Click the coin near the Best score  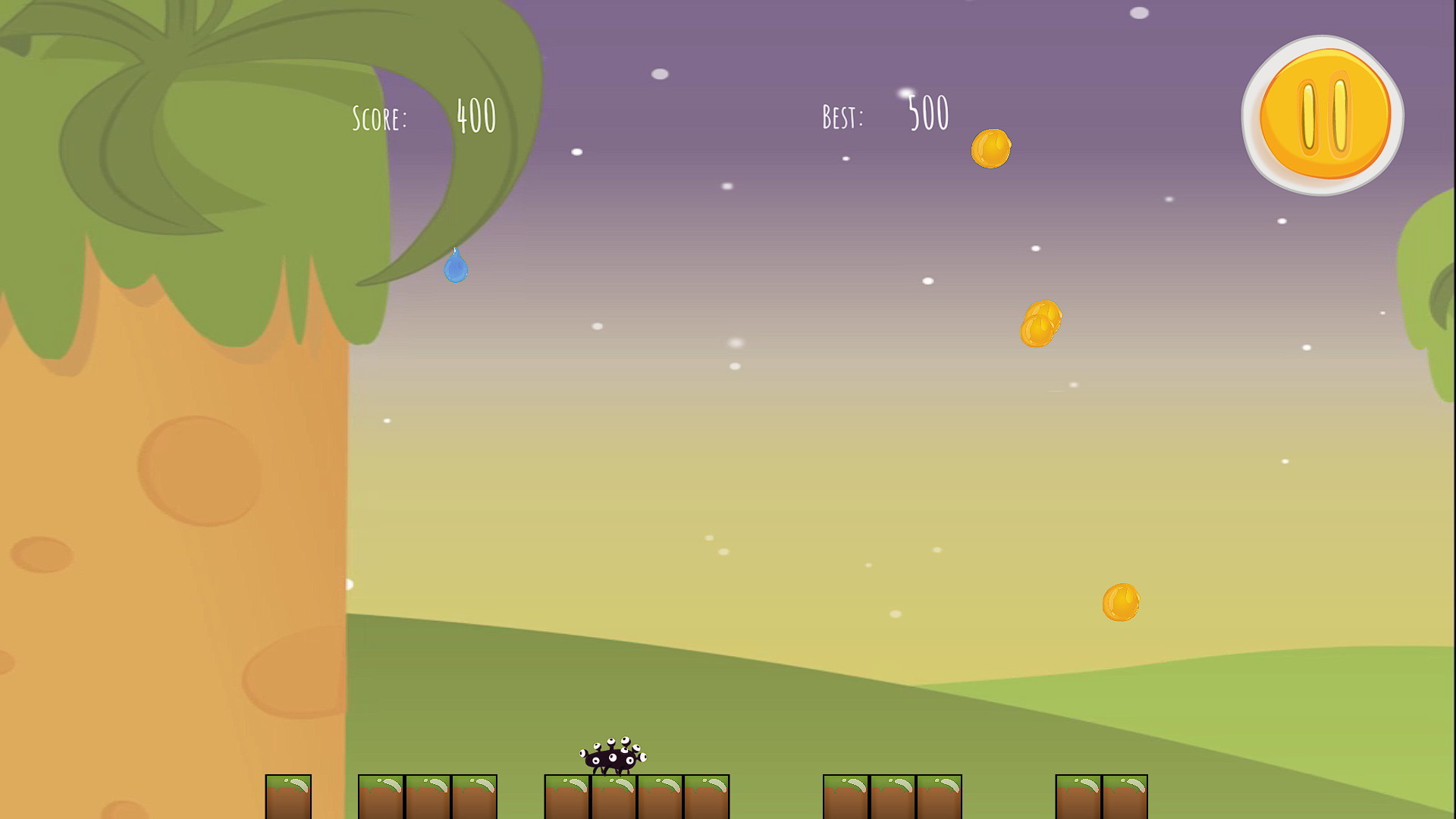point(991,149)
